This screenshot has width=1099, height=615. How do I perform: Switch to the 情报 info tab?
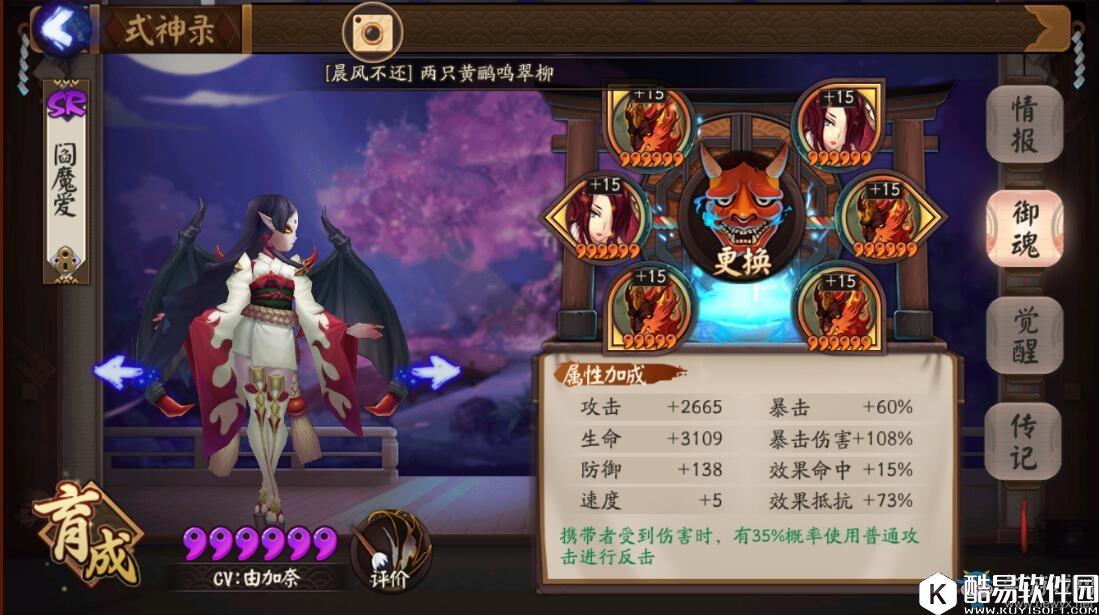point(1023,125)
